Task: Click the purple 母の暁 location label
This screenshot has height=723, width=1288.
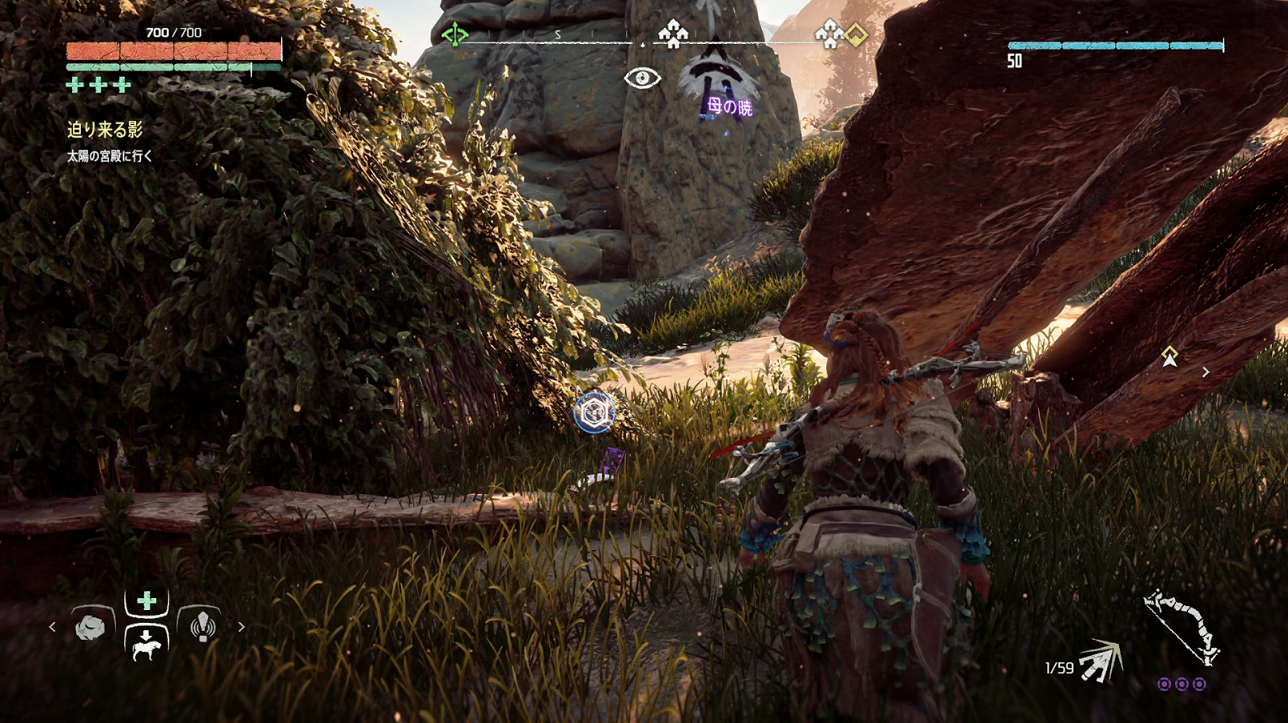Action: (x=729, y=107)
